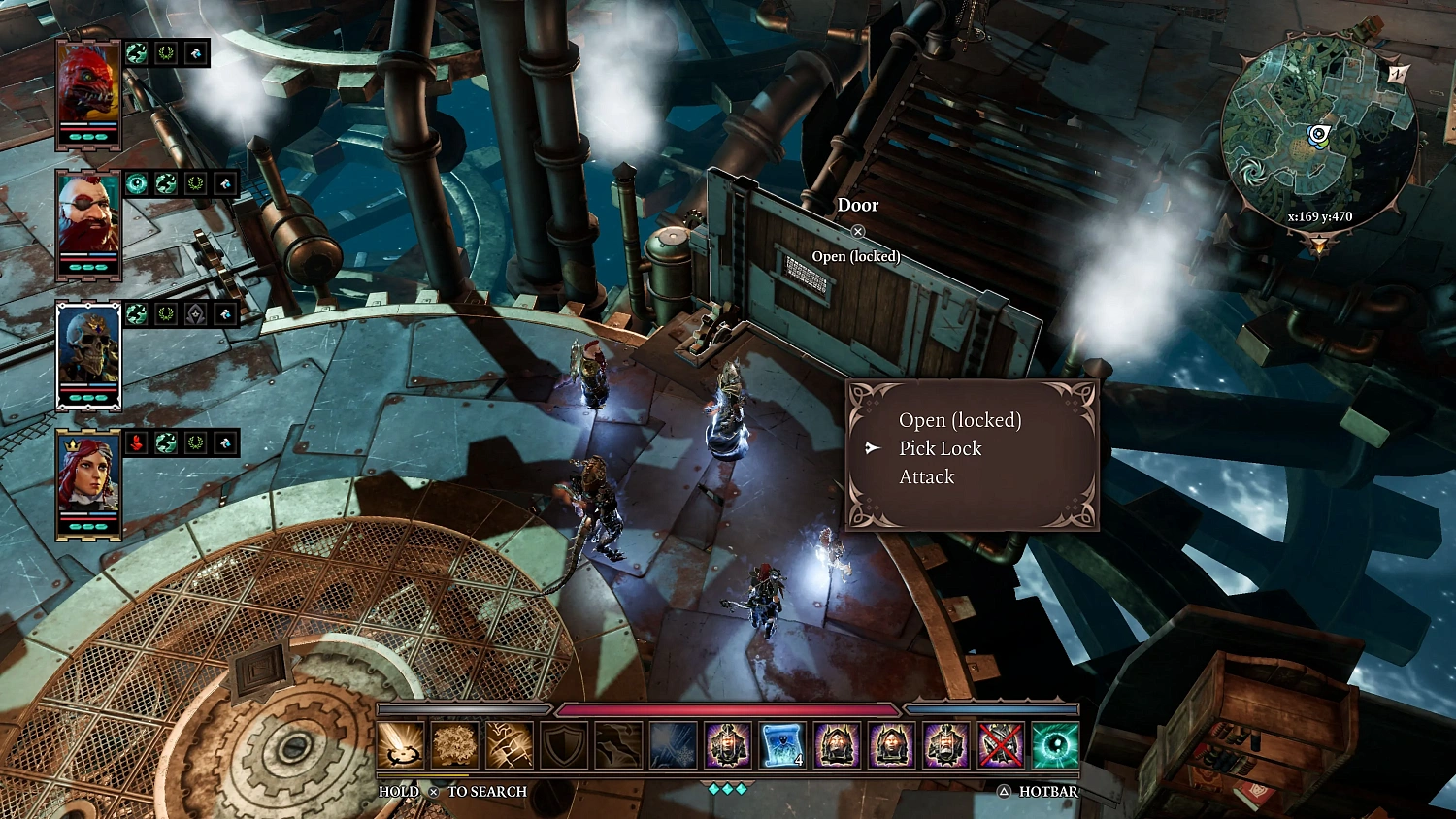
Task: Activate the green Spirit Vision hotbar skill
Action: pyautogui.click(x=1054, y=745)
